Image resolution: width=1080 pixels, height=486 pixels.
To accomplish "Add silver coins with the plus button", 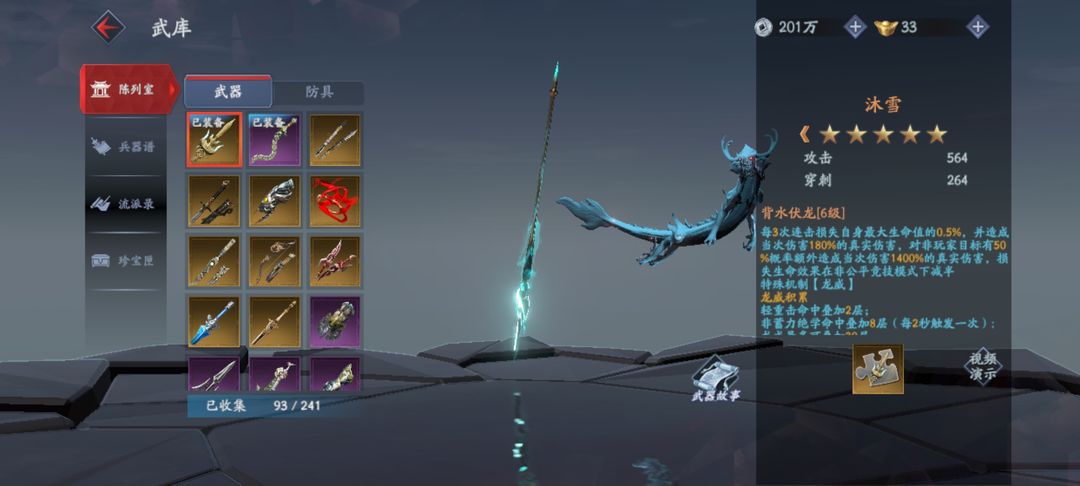I will (855, 27).
